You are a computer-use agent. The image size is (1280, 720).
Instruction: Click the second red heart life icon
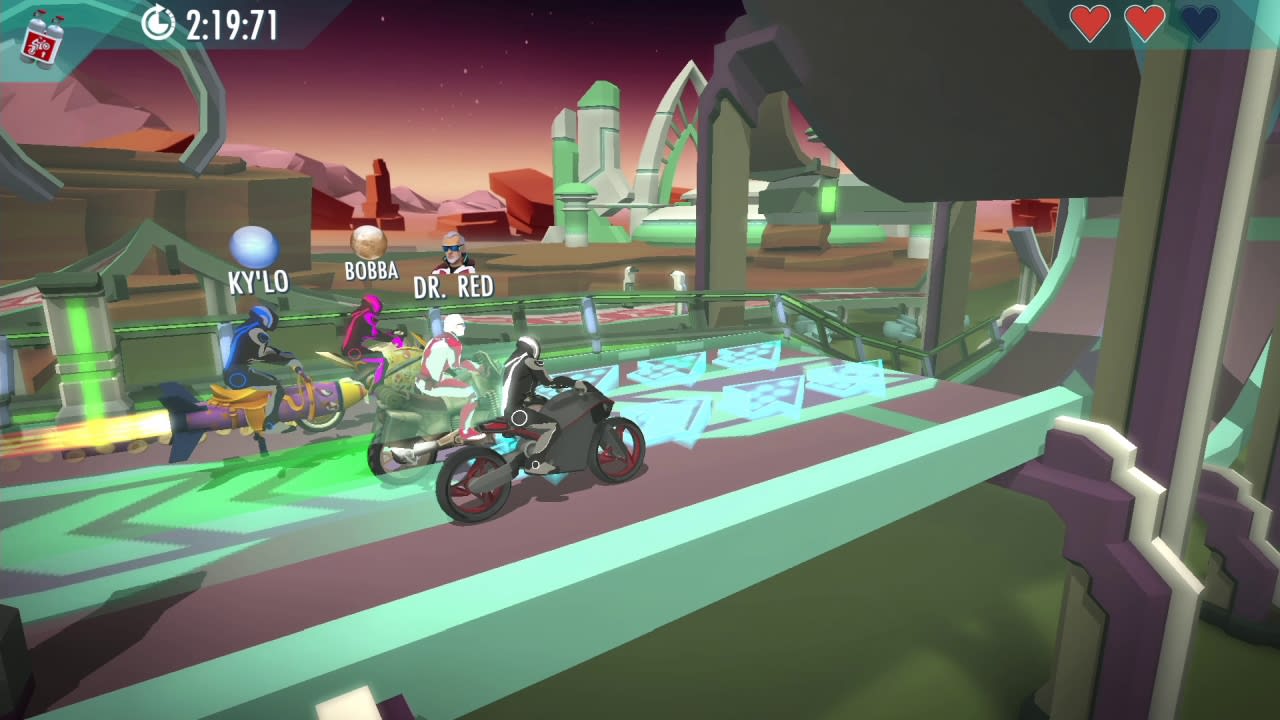1143,22
